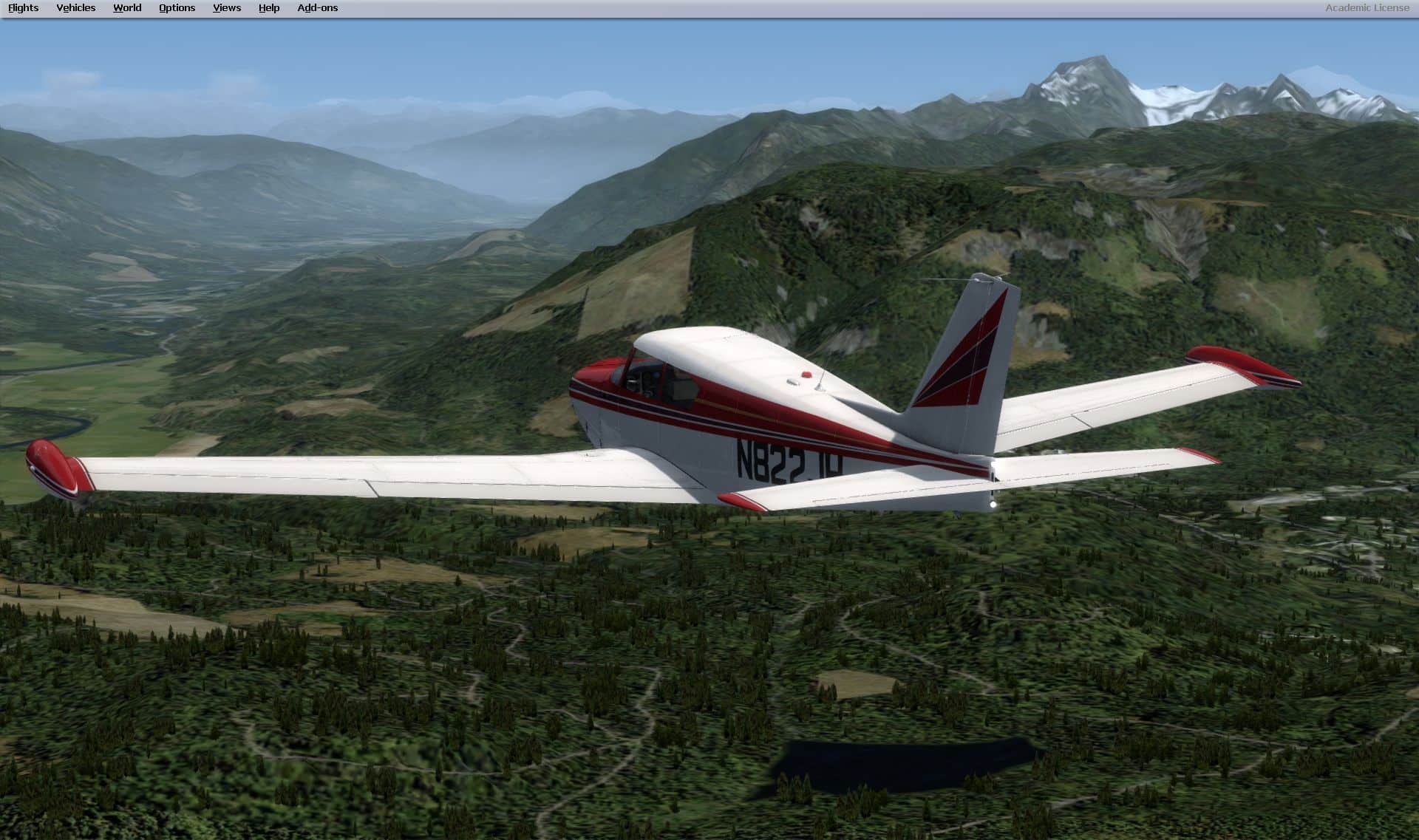Open the Vehicles menu
Viewport: 1419px width, 840px height.
75,8
